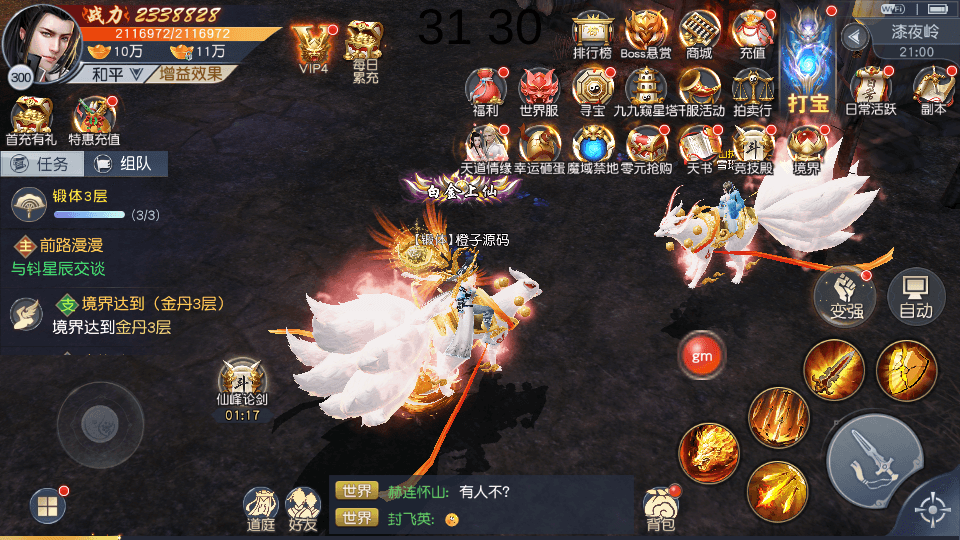Open the 充值 recharge icon

752,34
